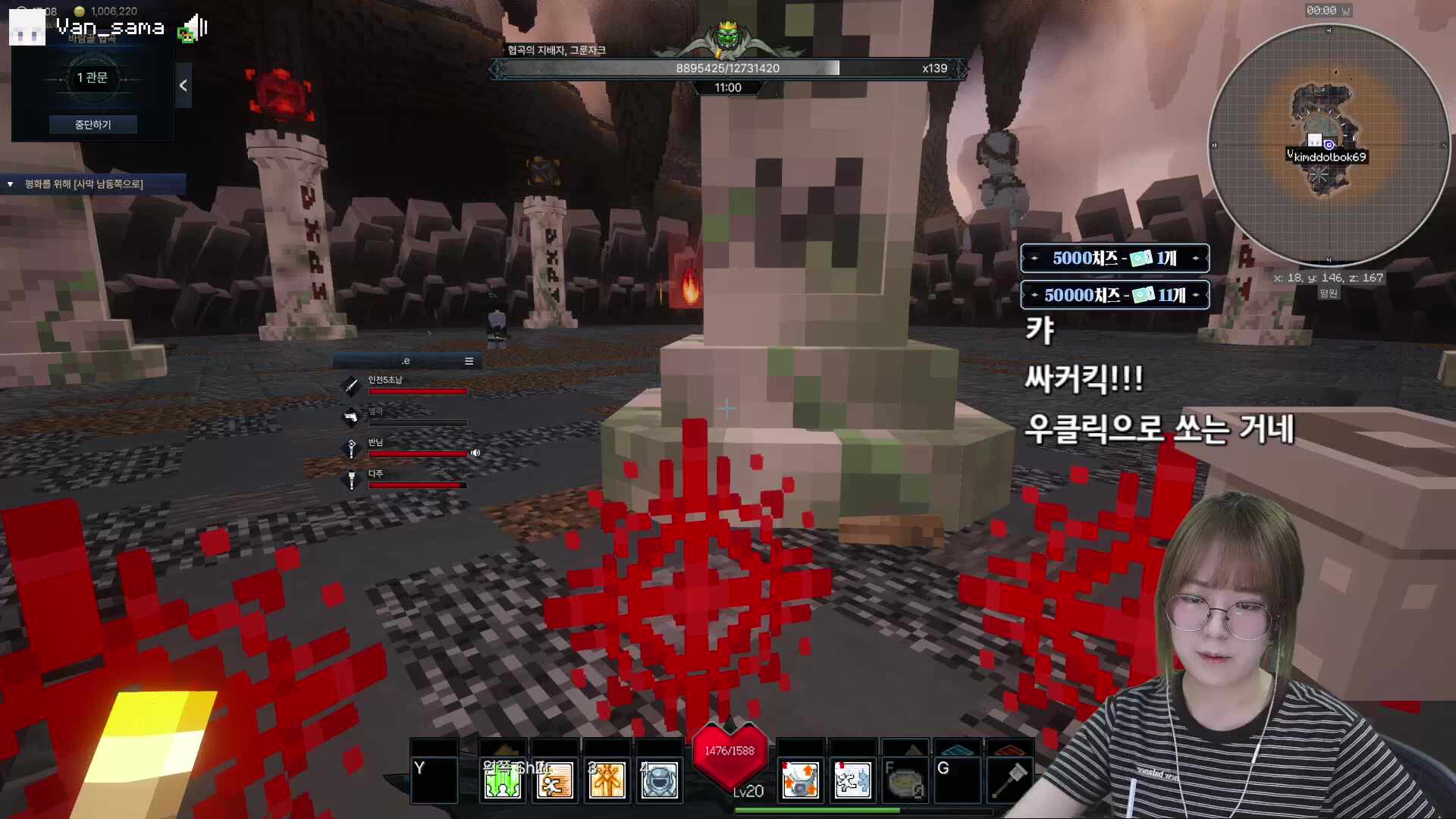Screen dimensions: 1456x819
Task: Open the party frame hamburger menu
Action: (x=469, y=361)
